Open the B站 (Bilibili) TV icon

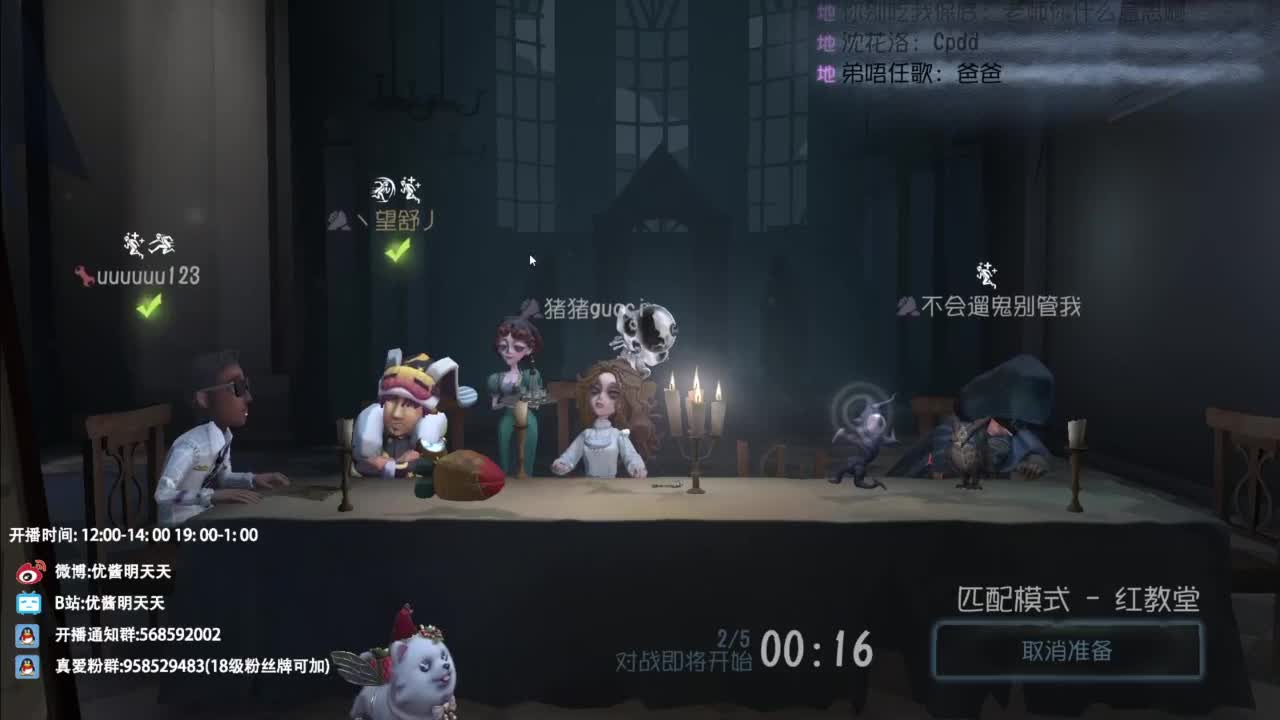pos(29,601)
